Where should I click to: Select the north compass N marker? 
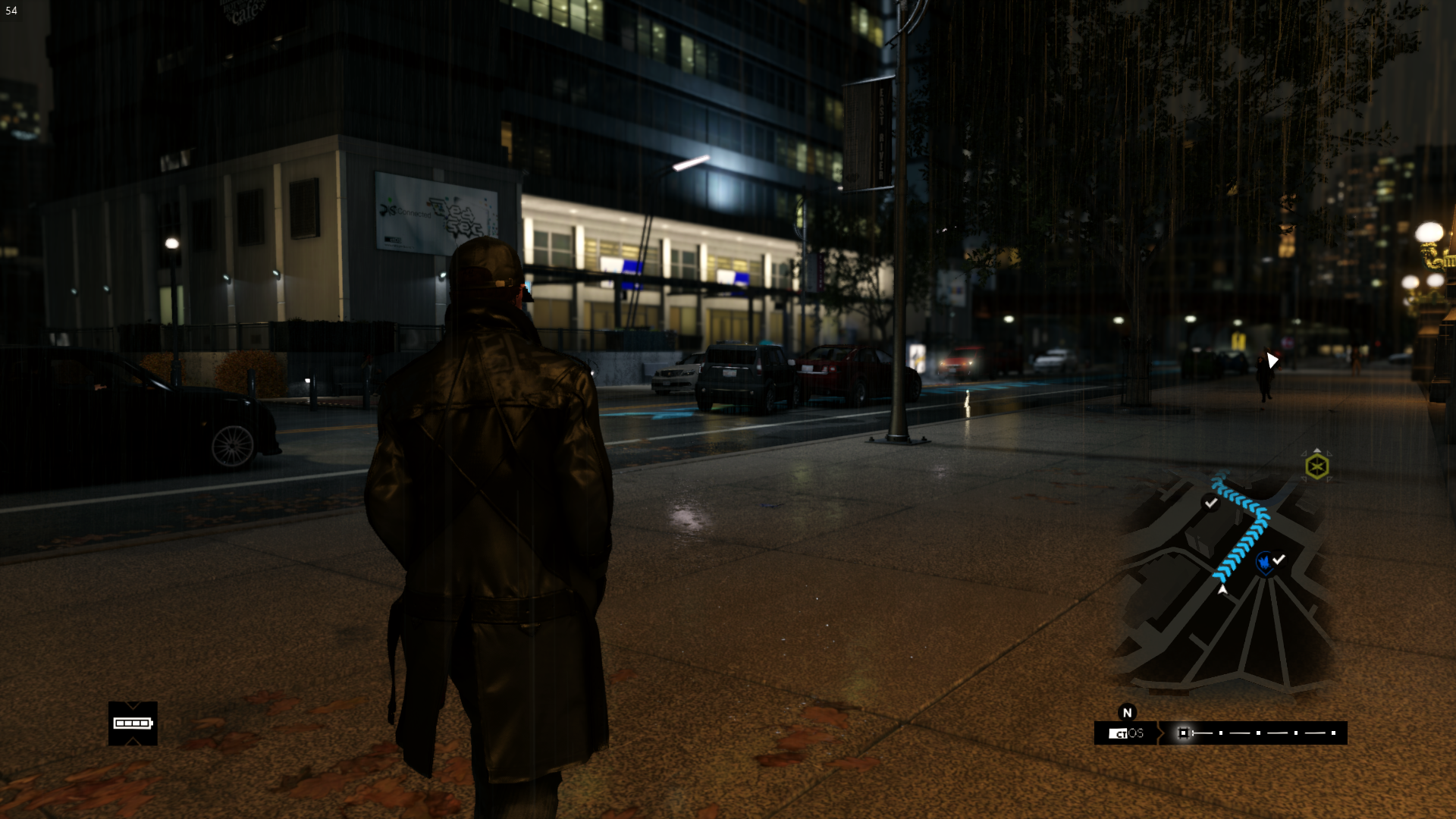coord(1127,712)
